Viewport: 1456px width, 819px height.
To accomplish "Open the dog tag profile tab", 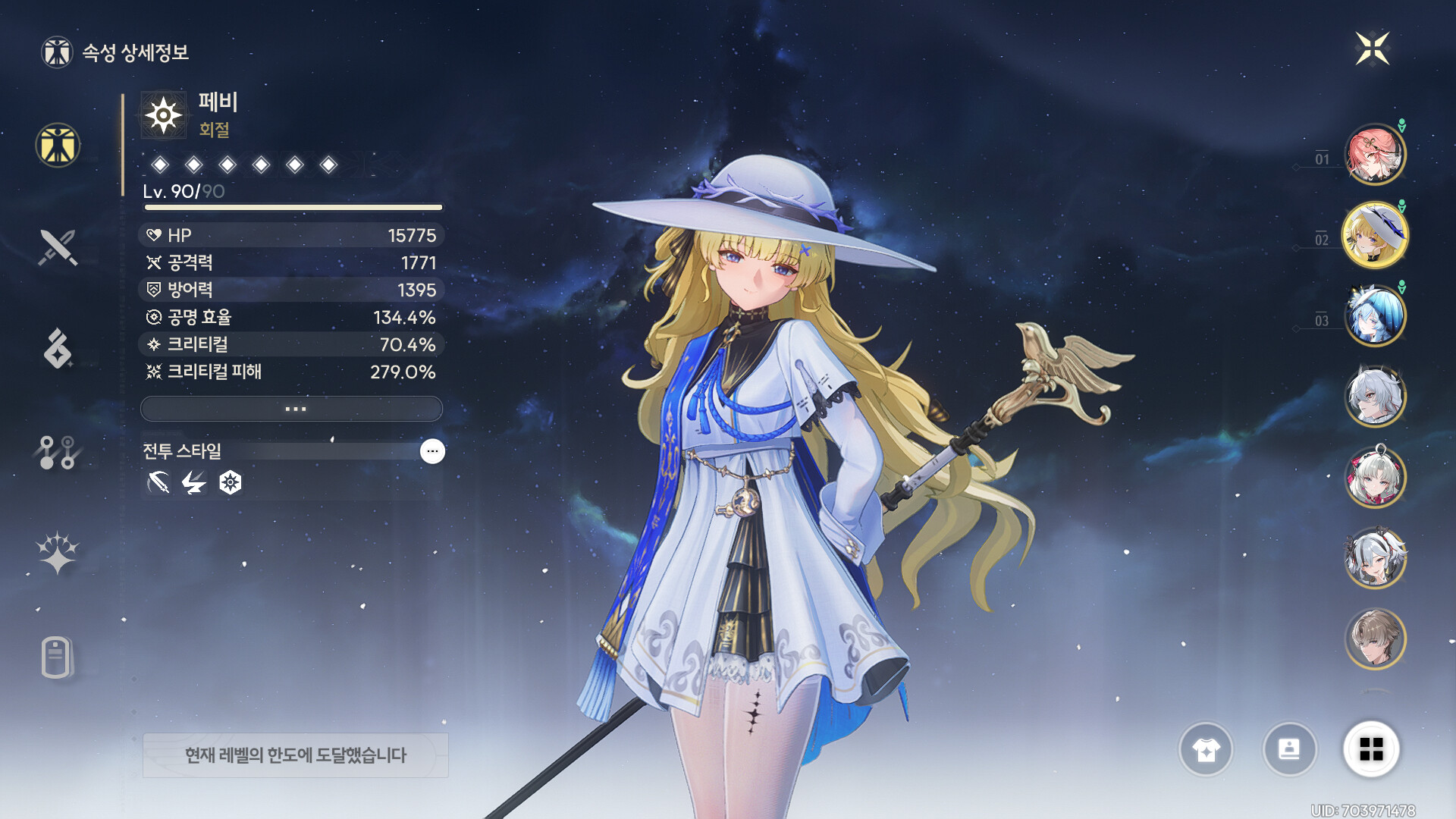I will 58,657.
